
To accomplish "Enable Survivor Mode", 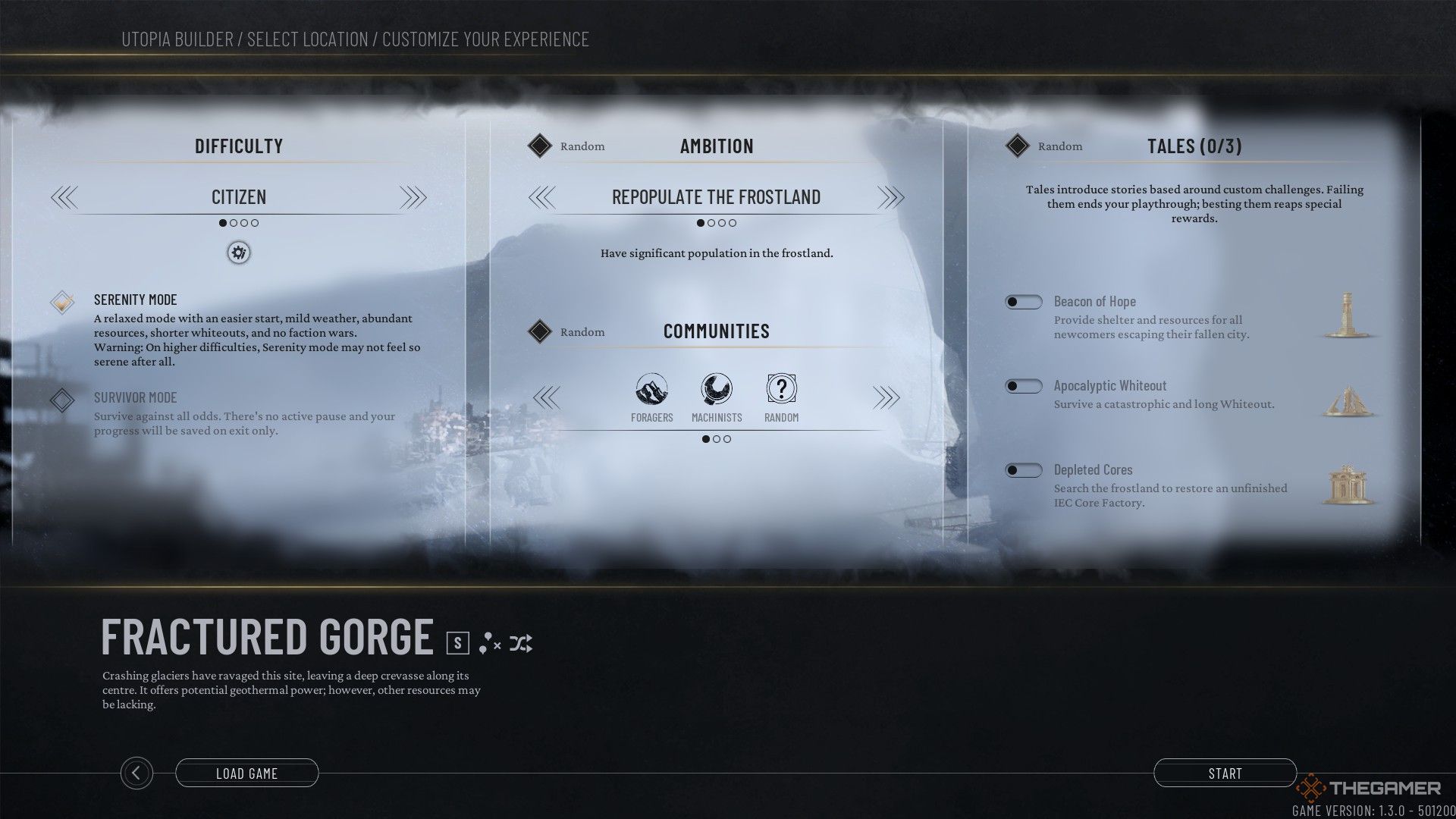I will pyautogui.click(x=62, y=400).
